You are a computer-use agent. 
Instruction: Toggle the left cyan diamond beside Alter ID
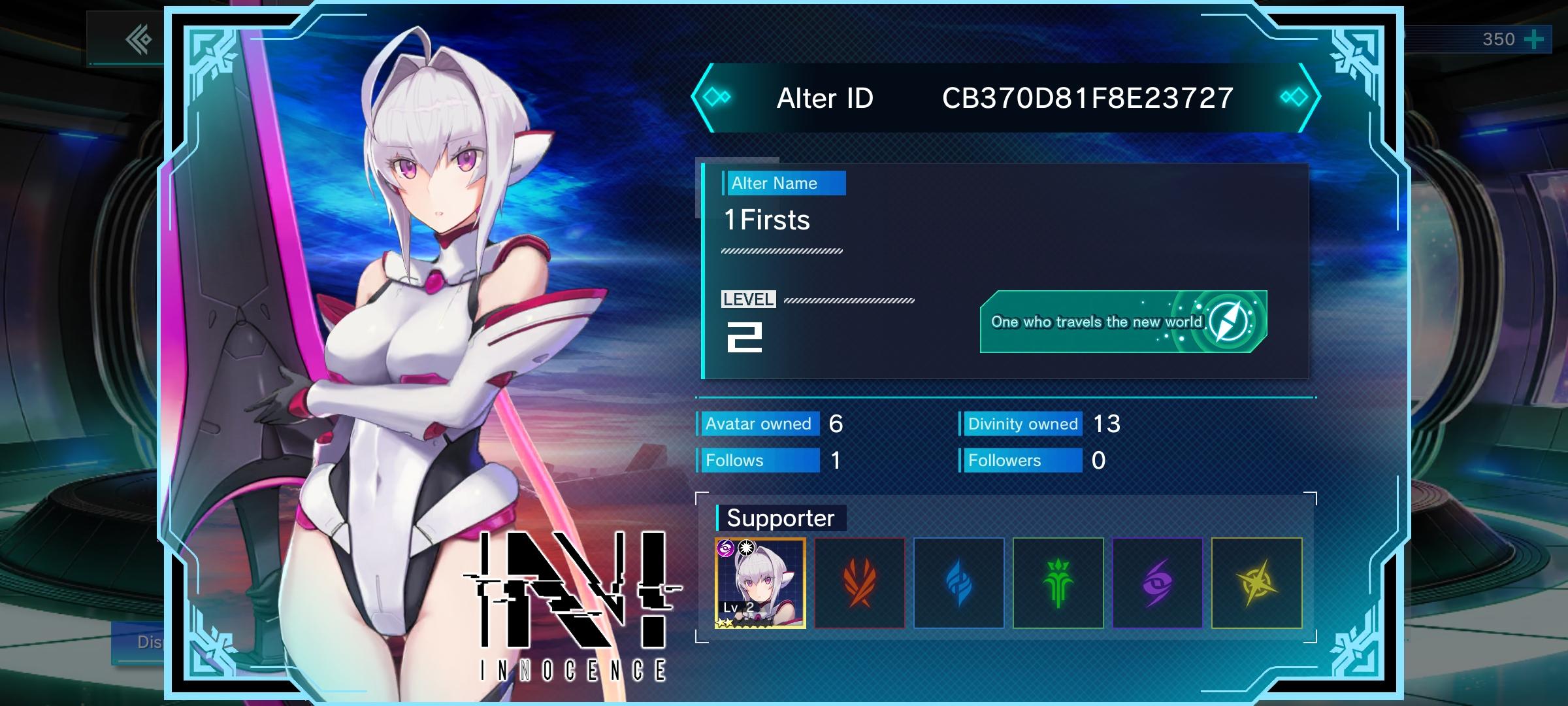pyautogui.click(x=717, y=96)
